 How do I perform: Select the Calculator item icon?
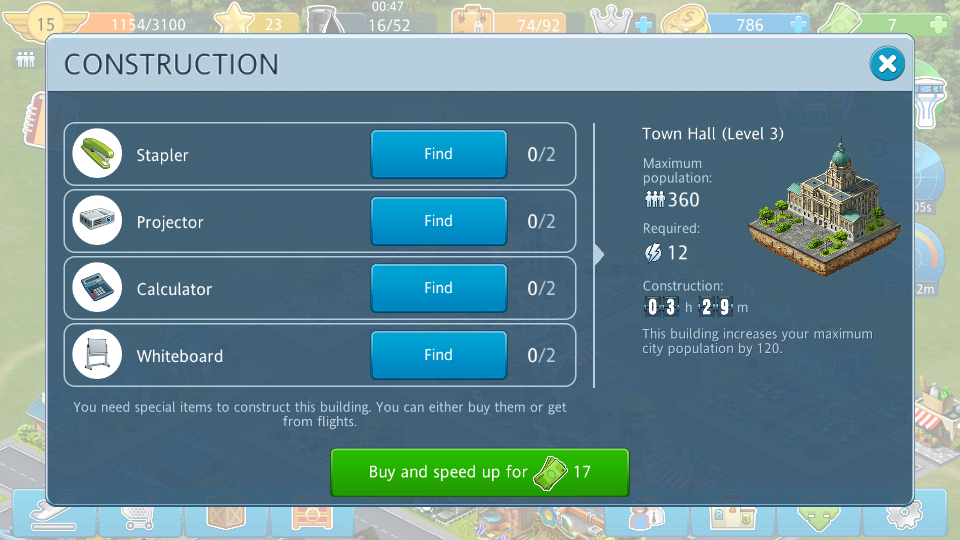[x=97, y=289]
